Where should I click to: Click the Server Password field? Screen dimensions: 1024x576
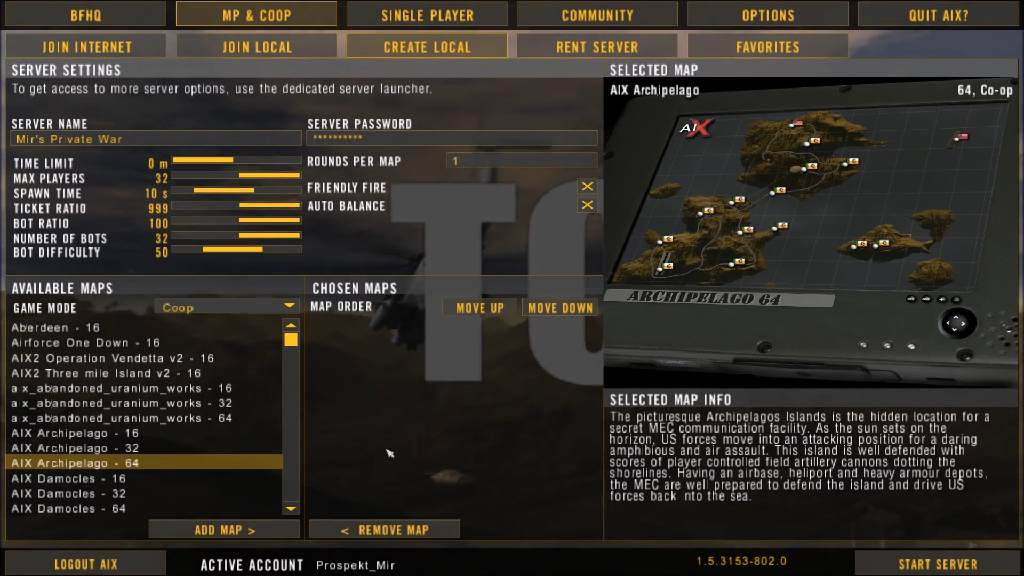(451, 139)
